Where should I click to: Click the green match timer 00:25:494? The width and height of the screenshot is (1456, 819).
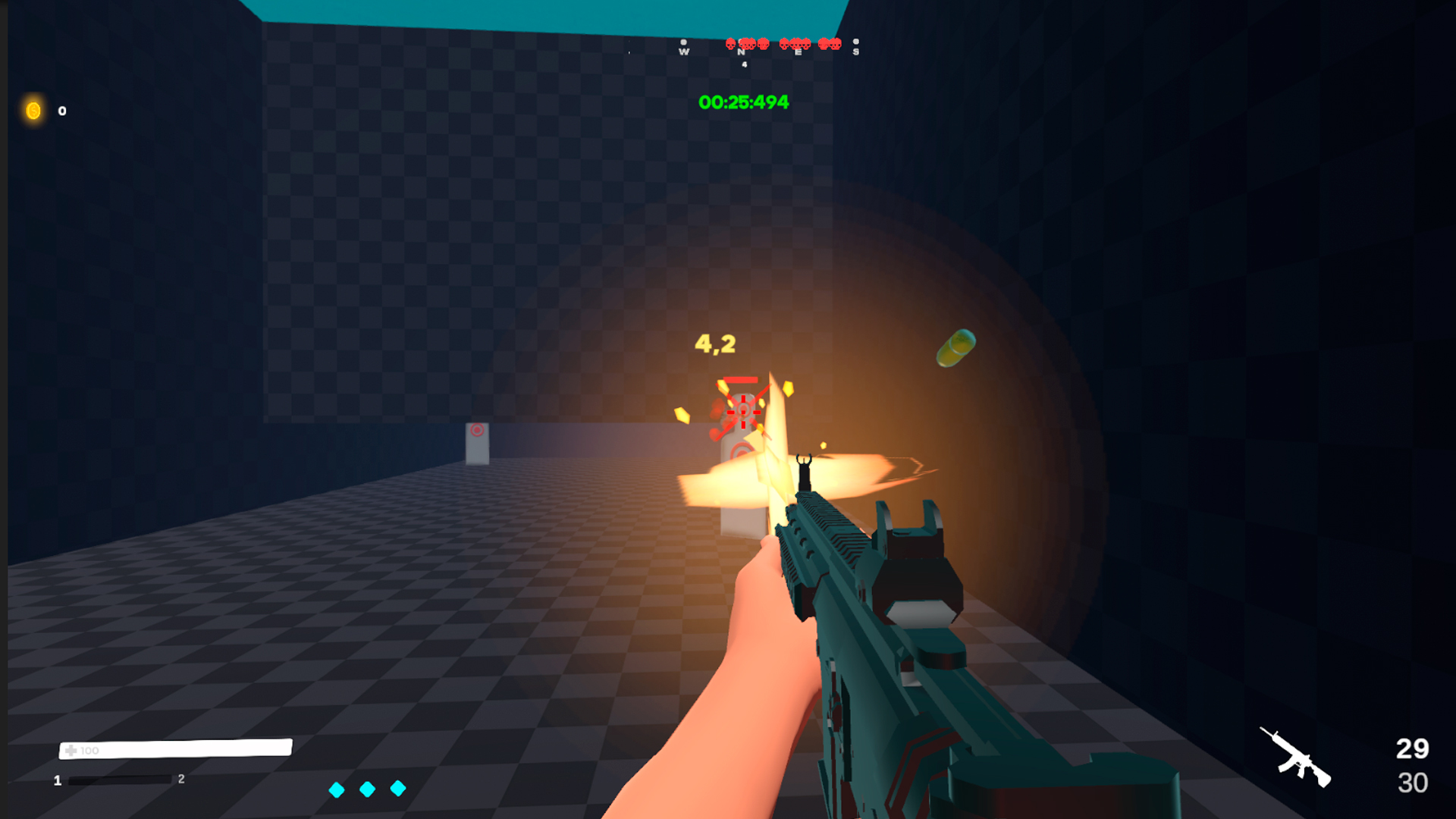pos(742,102)
